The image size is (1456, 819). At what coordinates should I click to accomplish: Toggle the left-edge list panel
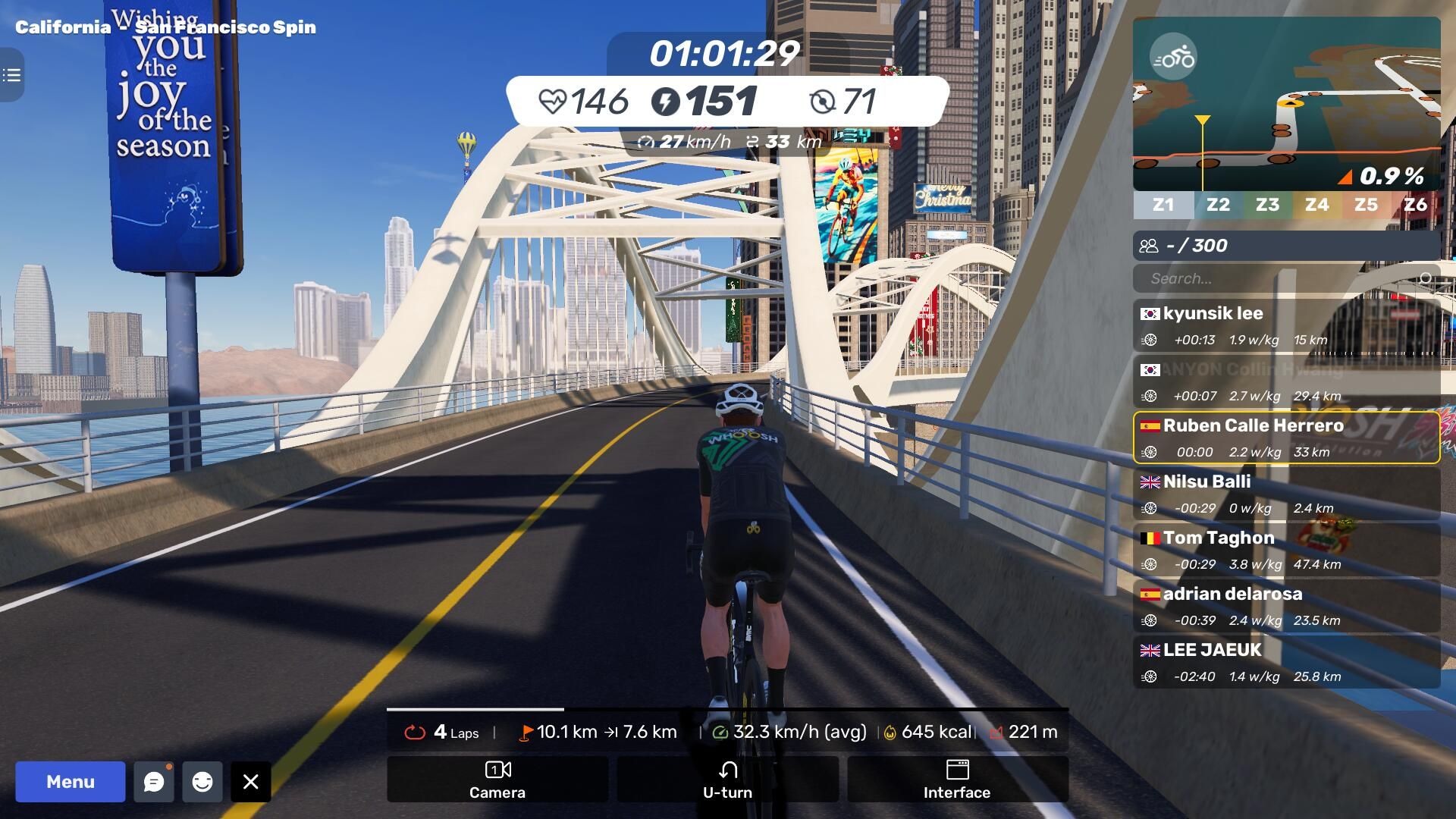point(11,75)
